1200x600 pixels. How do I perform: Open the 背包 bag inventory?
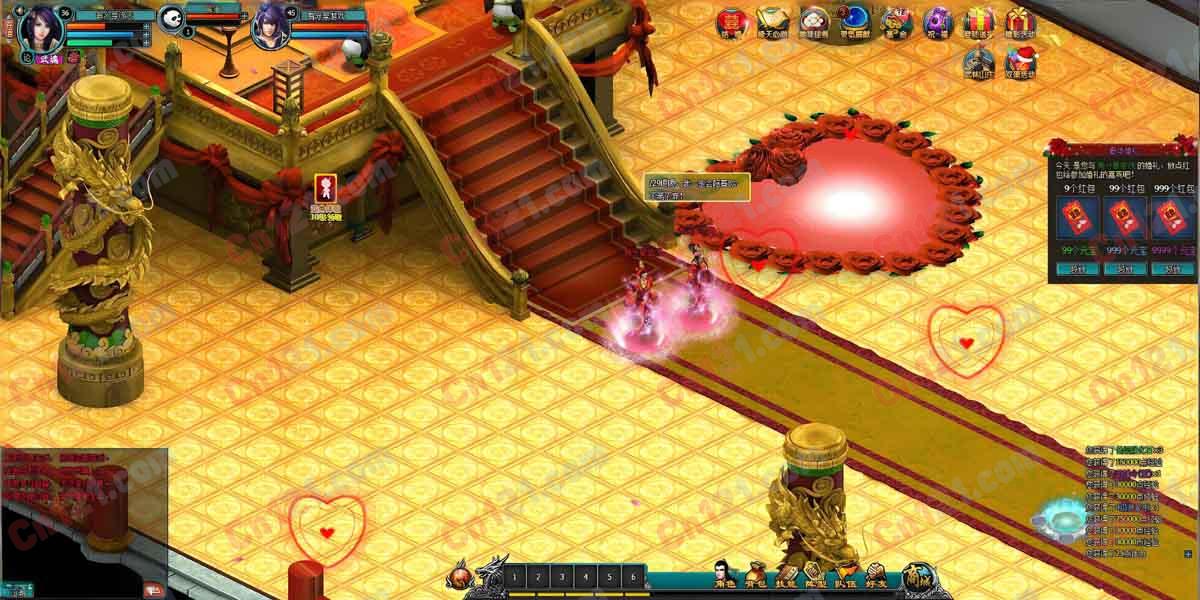pyautogui.click(x=756, y=575)
